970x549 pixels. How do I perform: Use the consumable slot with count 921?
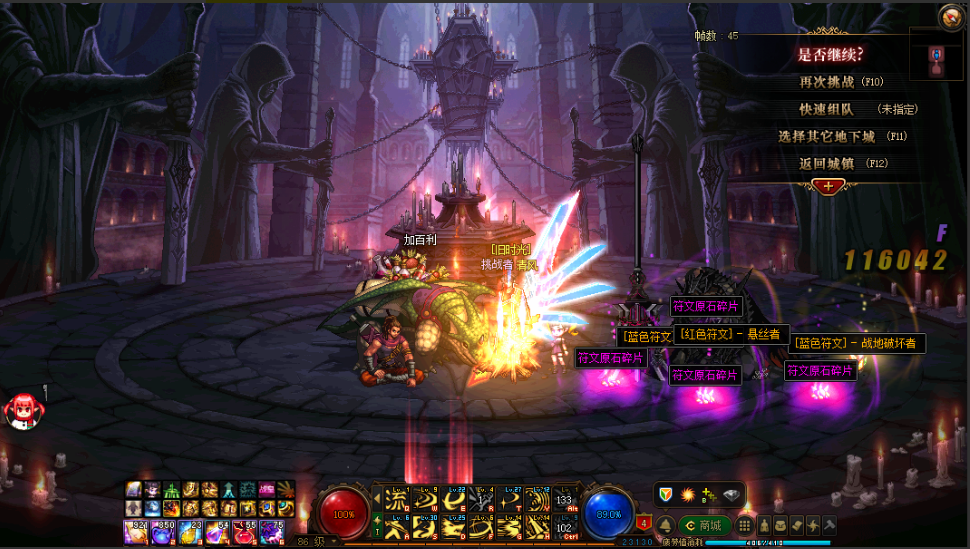click(136, 532)
